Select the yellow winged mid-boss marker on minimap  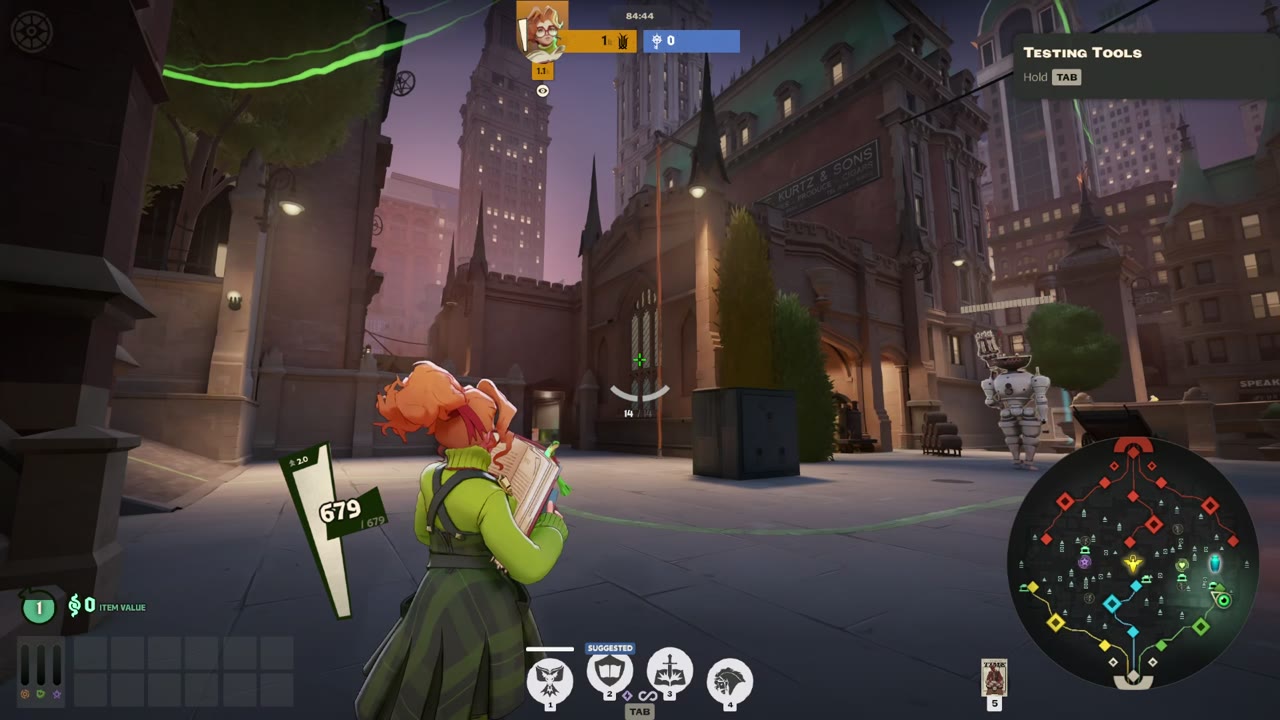pos(1132,564)
